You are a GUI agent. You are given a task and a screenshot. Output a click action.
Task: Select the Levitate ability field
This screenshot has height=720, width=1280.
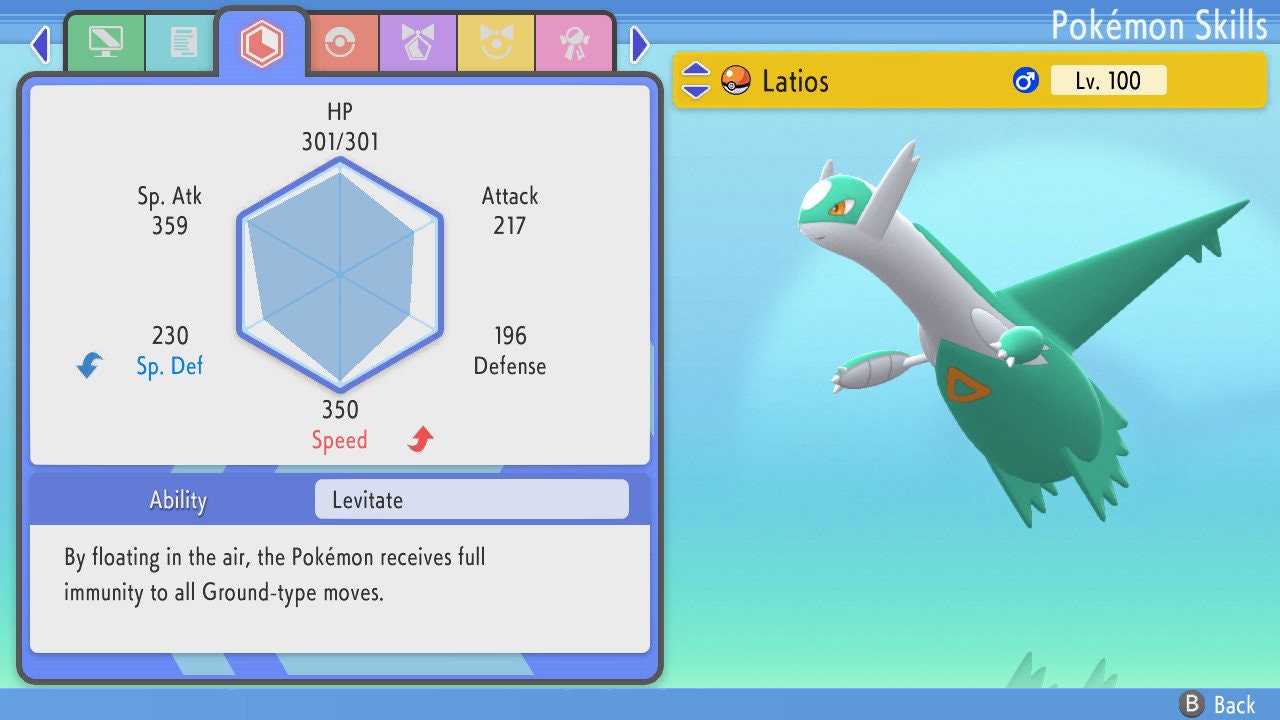(471, 500)
